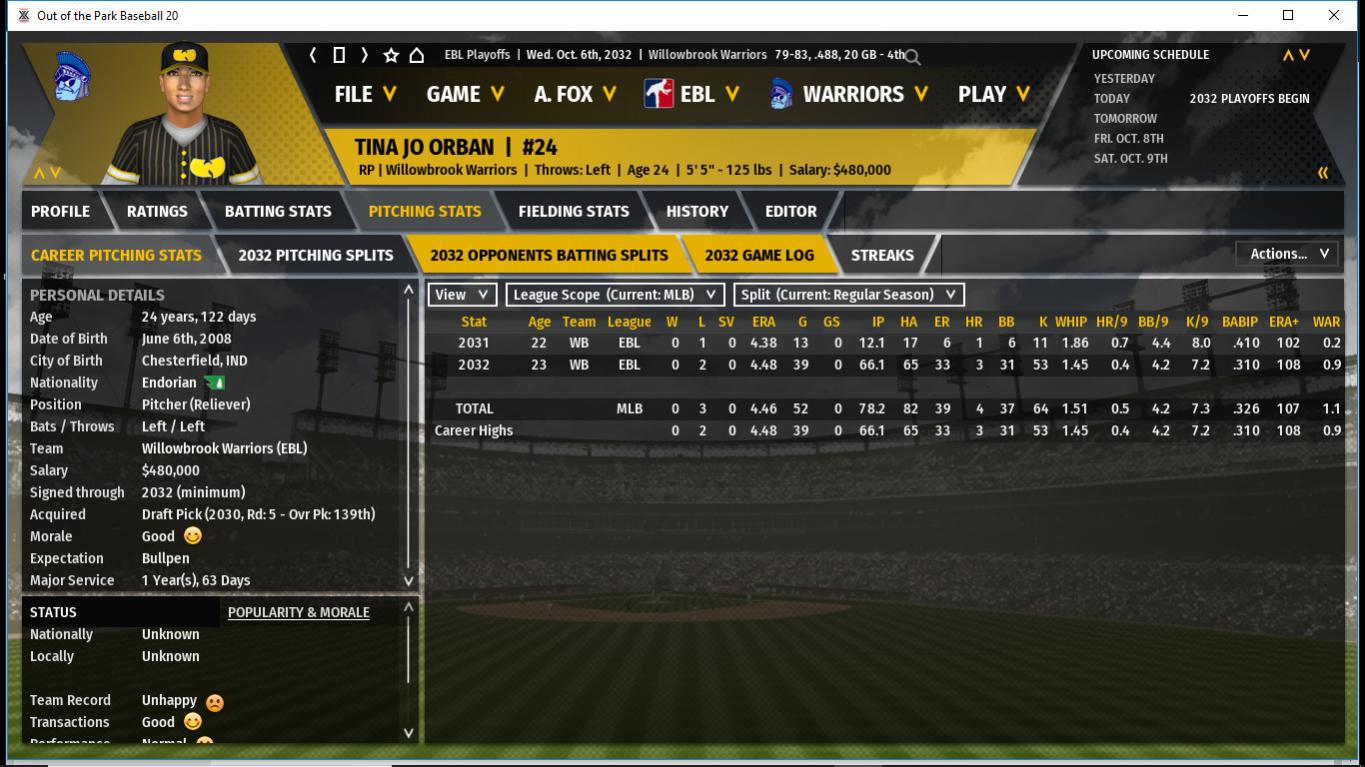This screenshot has height=767, width=1365.
Task: Open the player HISTORY tab
Action: pyautogui.click(x=697, y=211)
